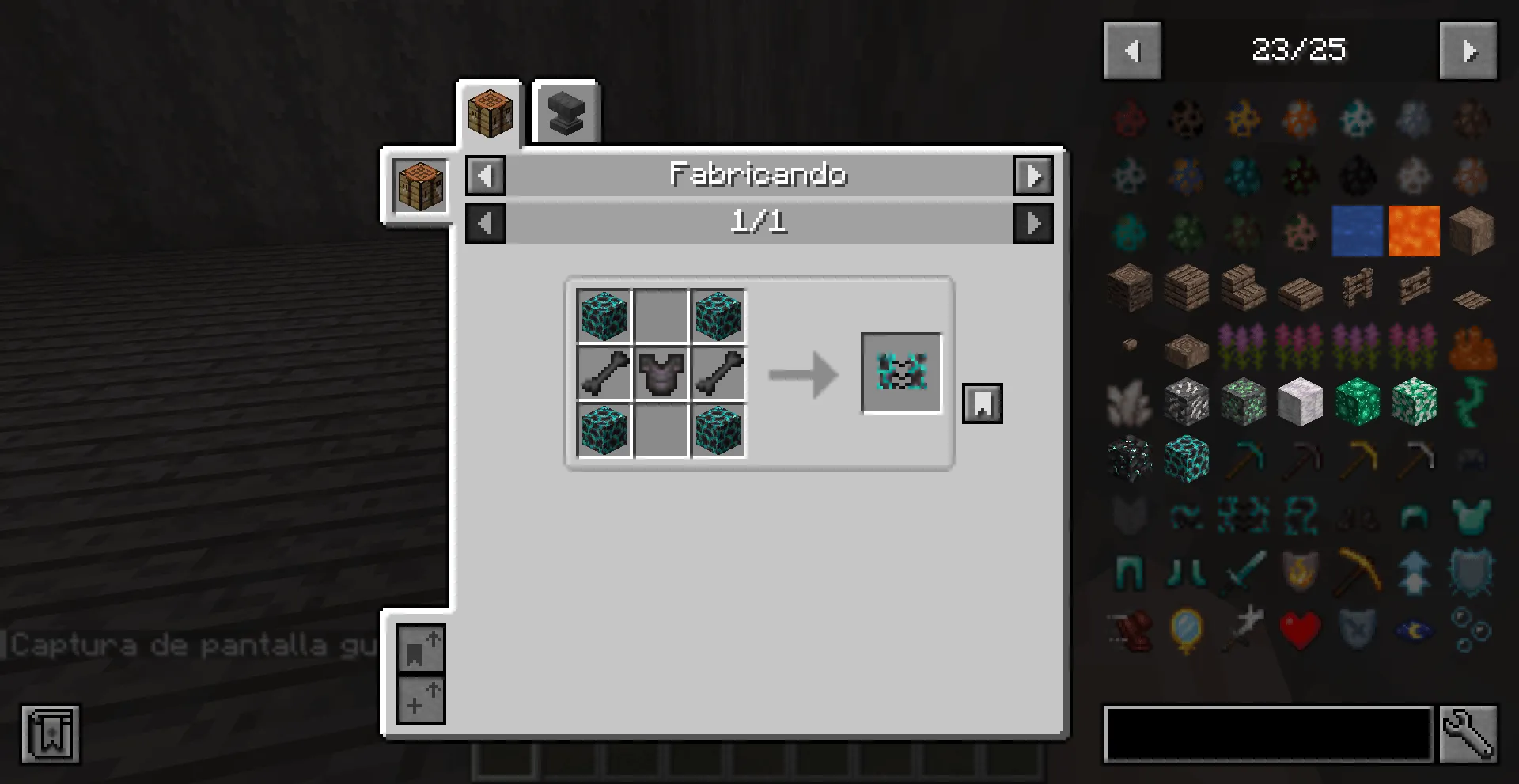
Task: Click the netherite chestplate in the crafting grid
Action: point(661,374)
